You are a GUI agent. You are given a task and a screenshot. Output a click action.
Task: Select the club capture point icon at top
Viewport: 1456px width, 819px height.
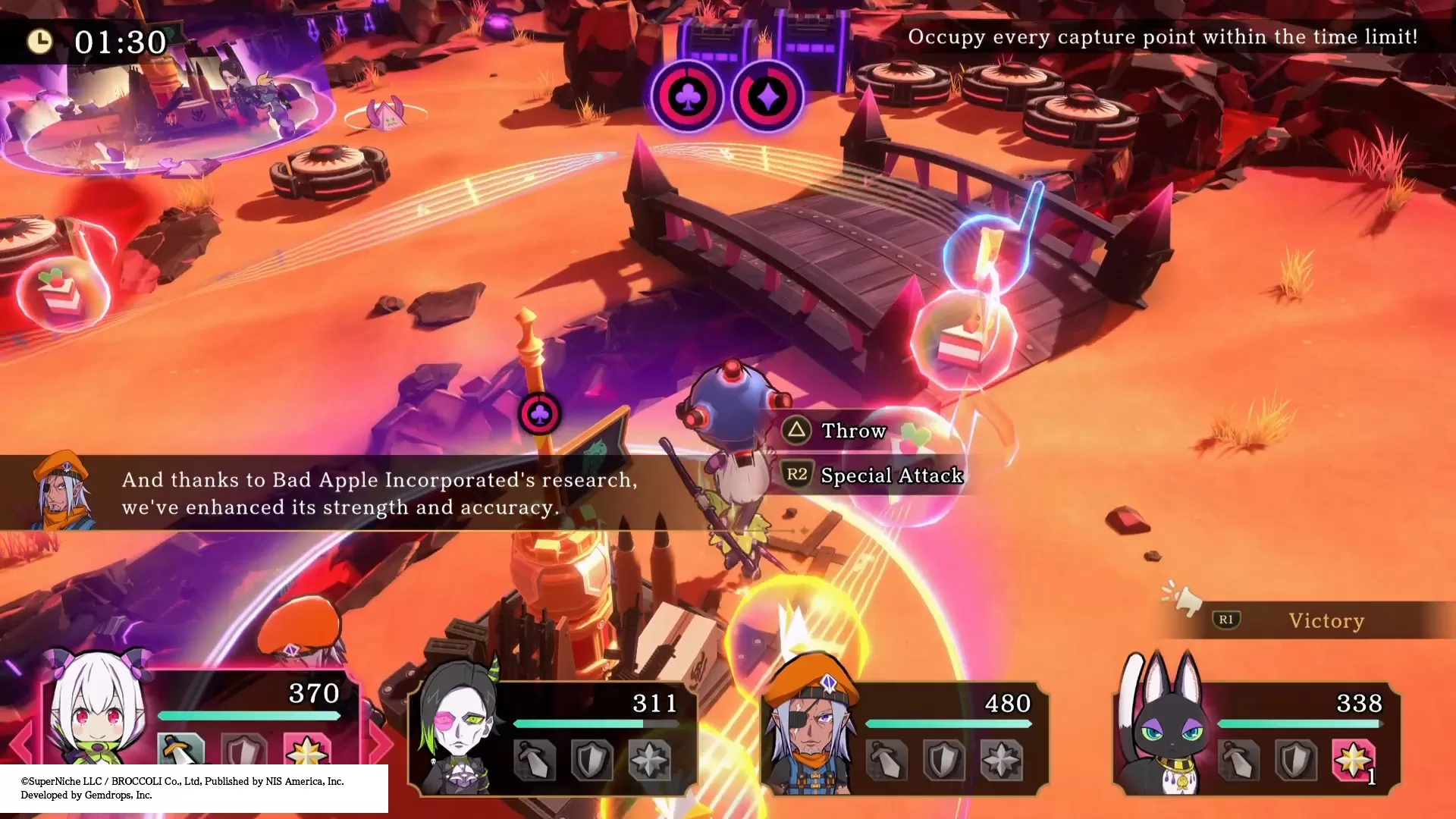[687, 96]
